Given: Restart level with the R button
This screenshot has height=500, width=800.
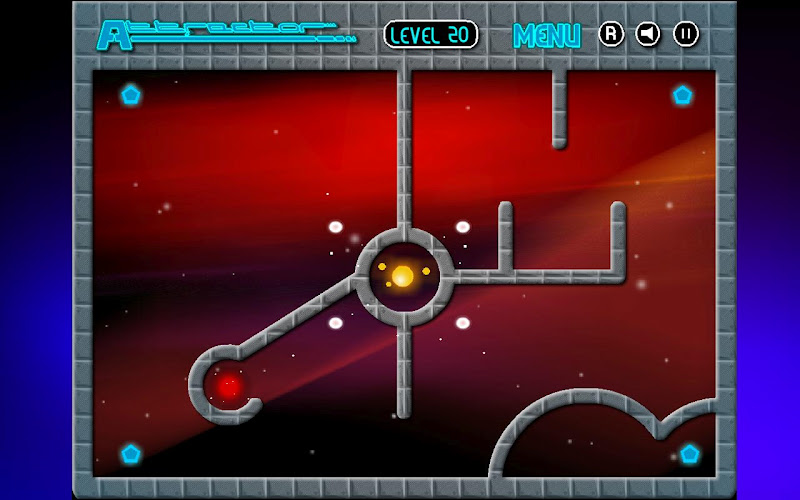Looking at the screenshot, I should [x=611, y=34].
